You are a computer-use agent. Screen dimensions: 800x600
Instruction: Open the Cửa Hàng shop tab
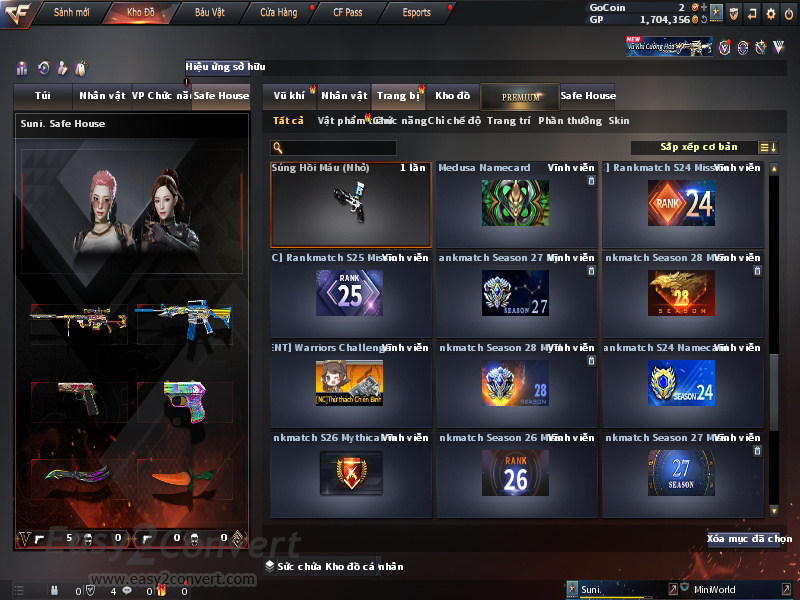(x=278, y=13)
